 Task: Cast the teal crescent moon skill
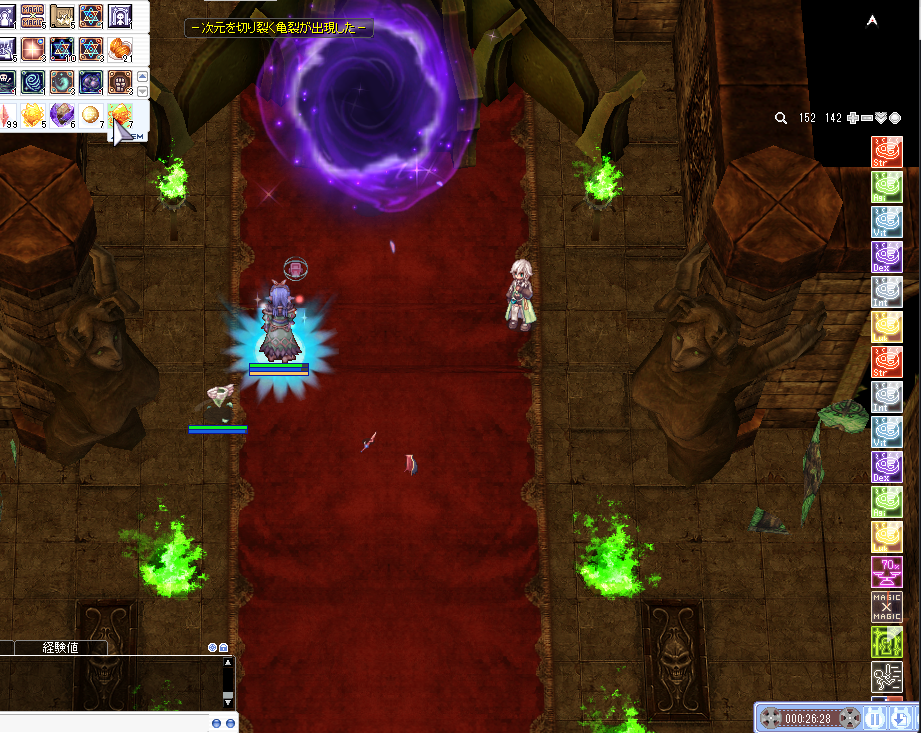[x=63, y=82]
